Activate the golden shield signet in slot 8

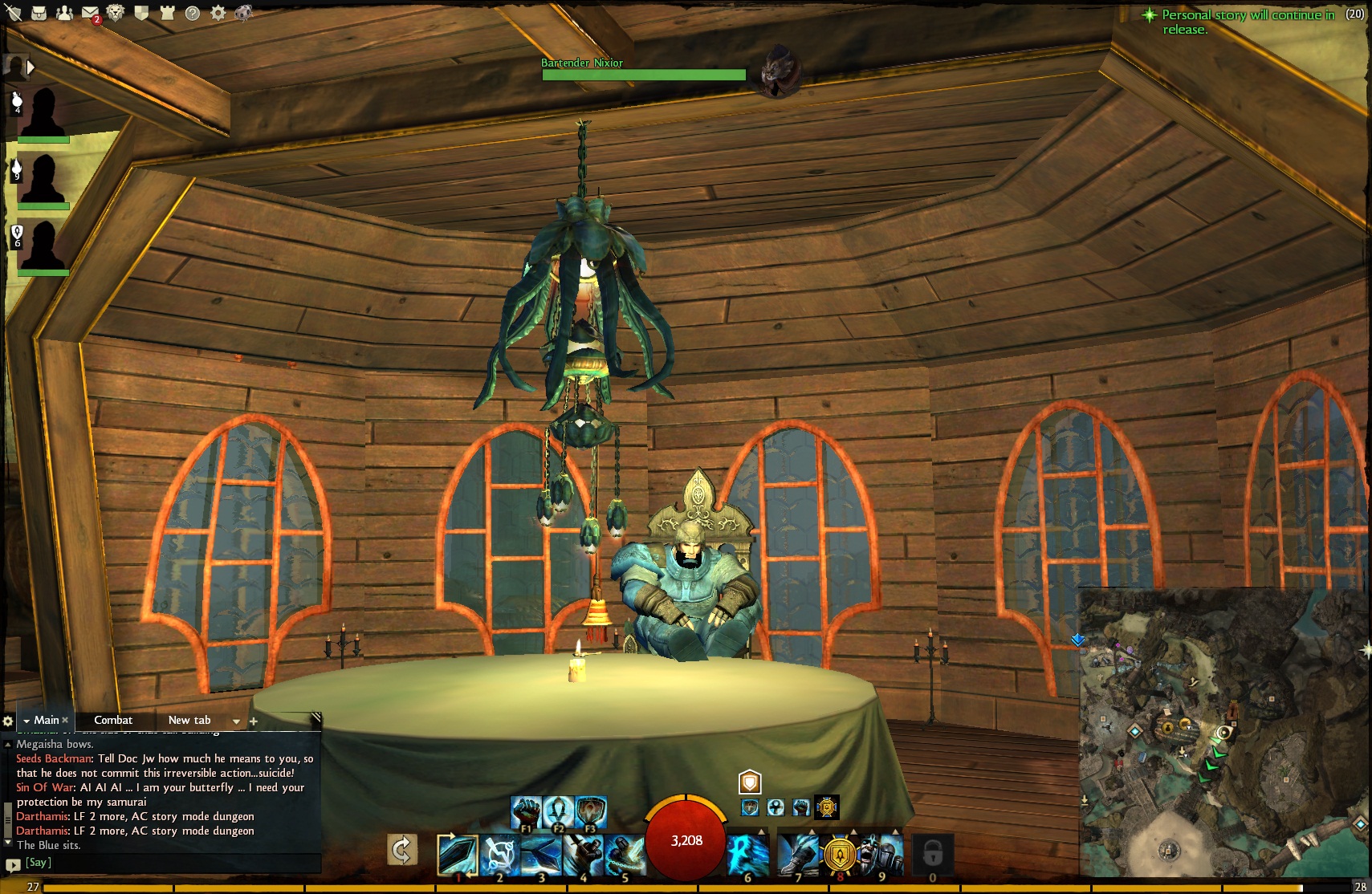tap(840, 855)
